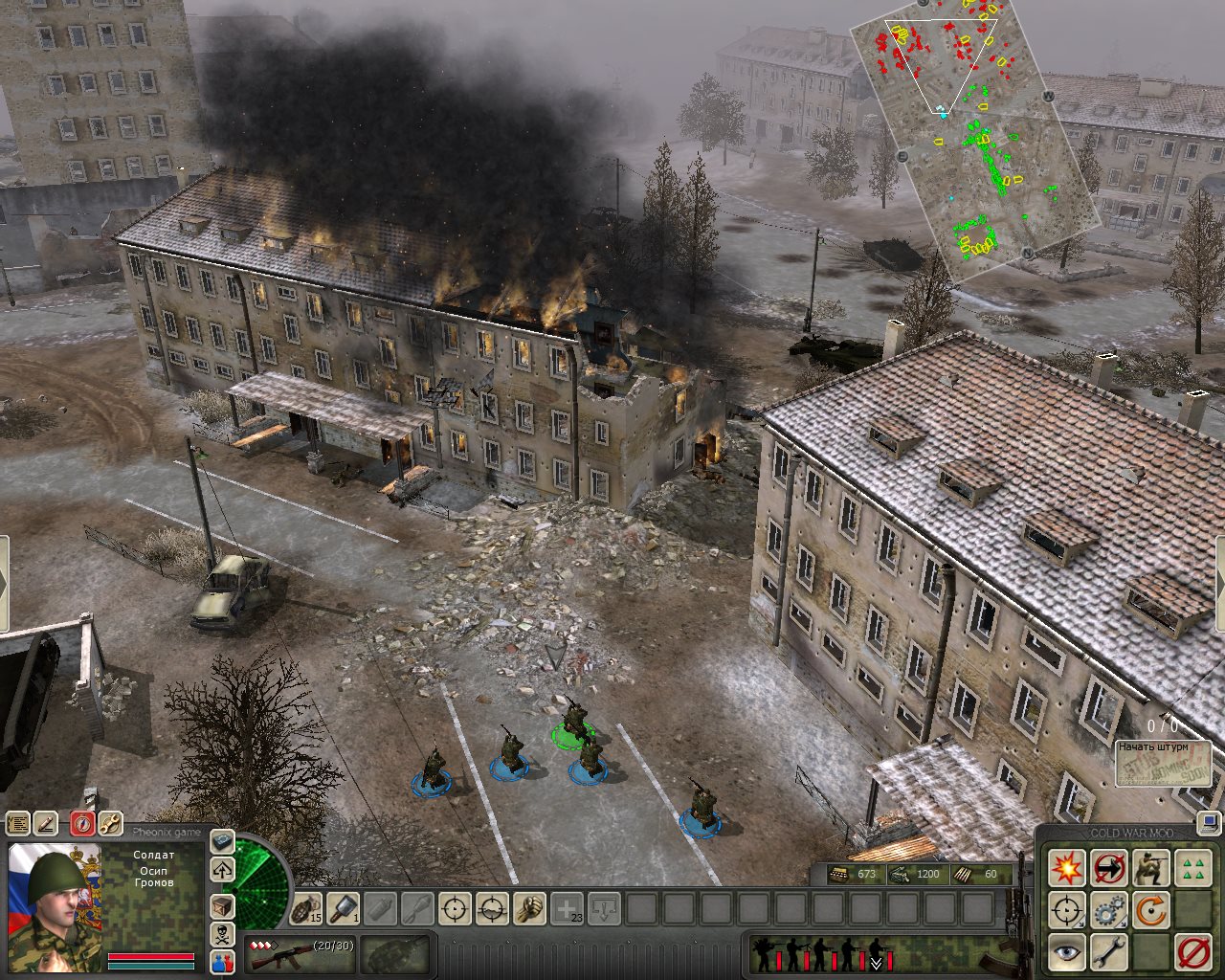
Task: Activate the melee fist action
Action: pyautogui.click(x=529, y=908)
